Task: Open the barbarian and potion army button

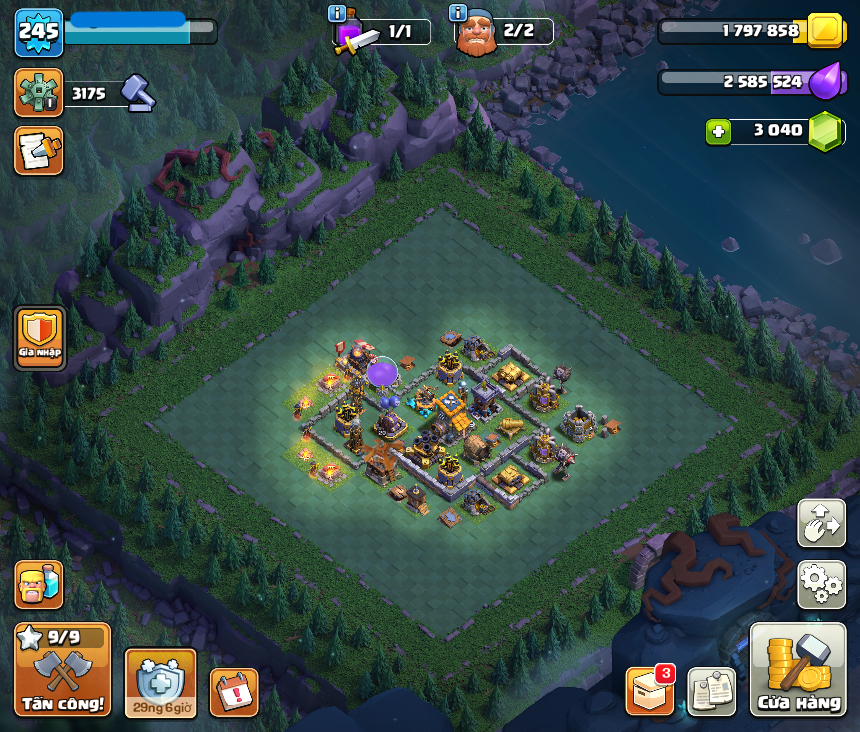Action: point(39,584)
